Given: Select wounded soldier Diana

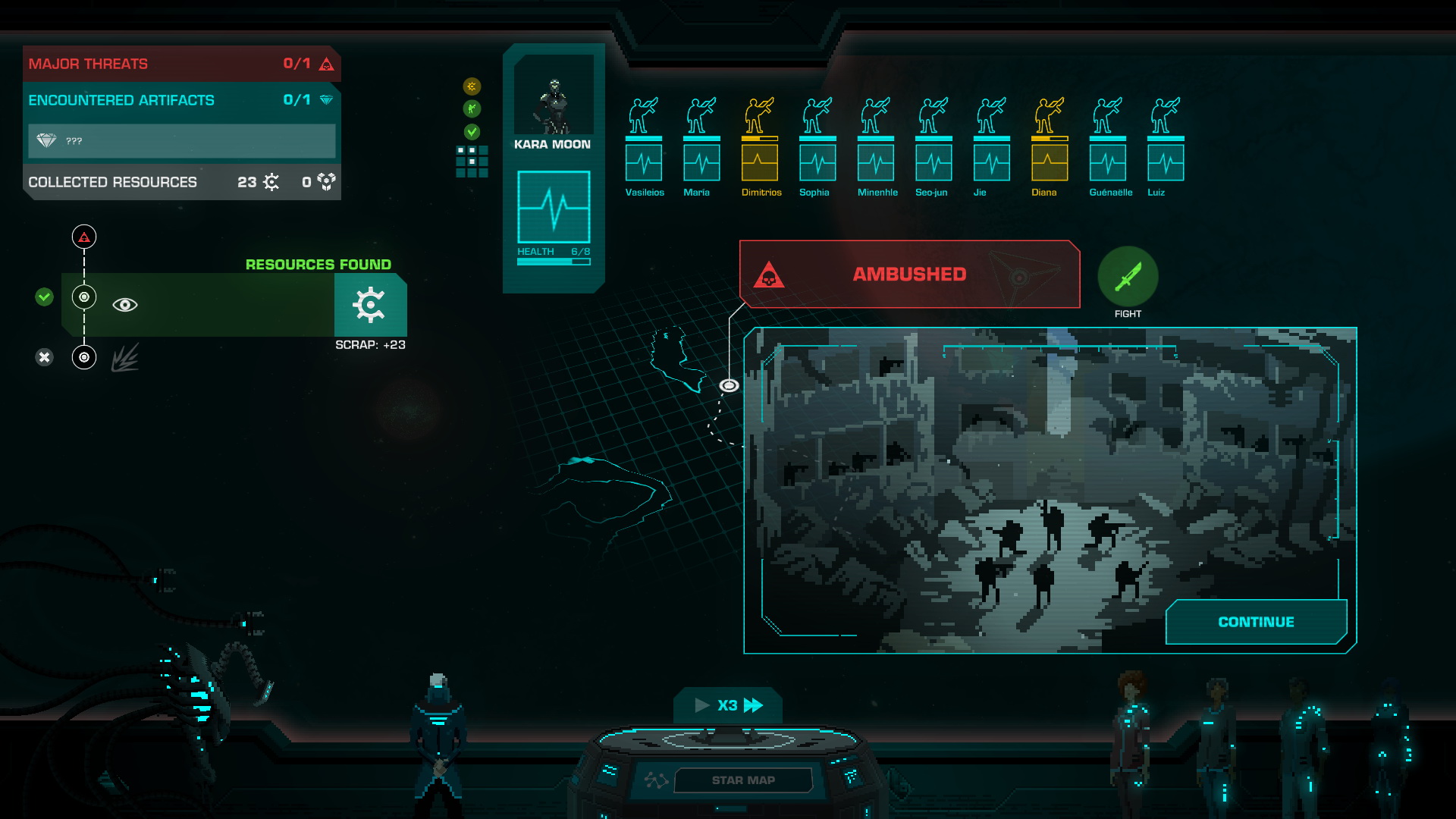Looking at the screenshot, I should pos(1050,144).
